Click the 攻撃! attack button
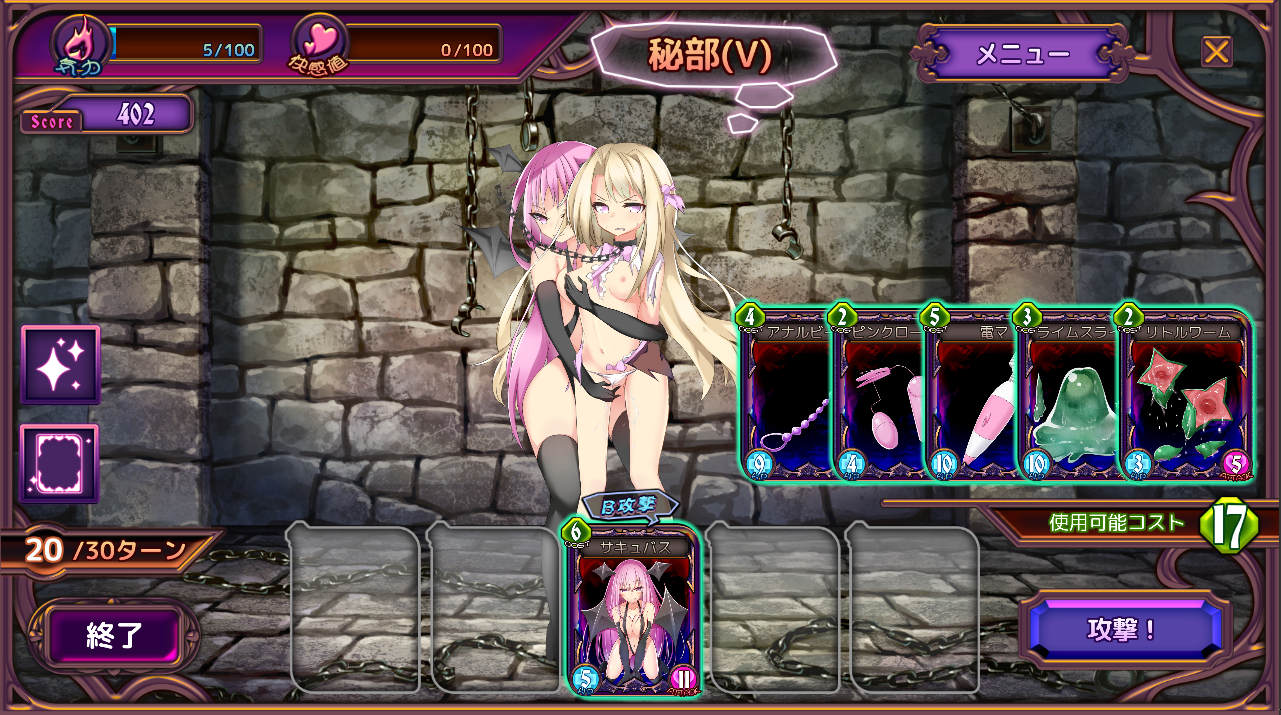 (1122, 629)
